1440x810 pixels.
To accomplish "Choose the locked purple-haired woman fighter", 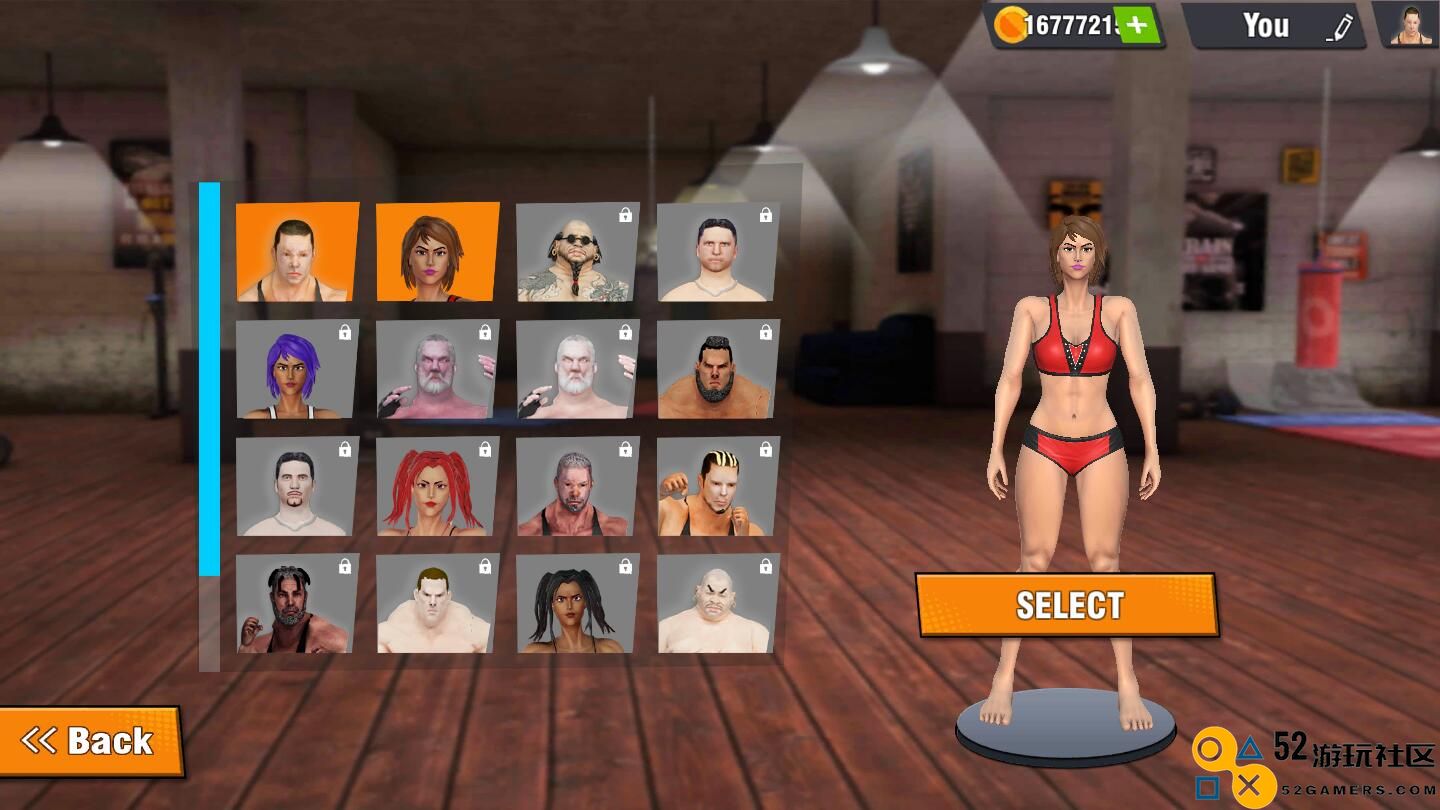I will pyautogui.click(x=297, y=369).
